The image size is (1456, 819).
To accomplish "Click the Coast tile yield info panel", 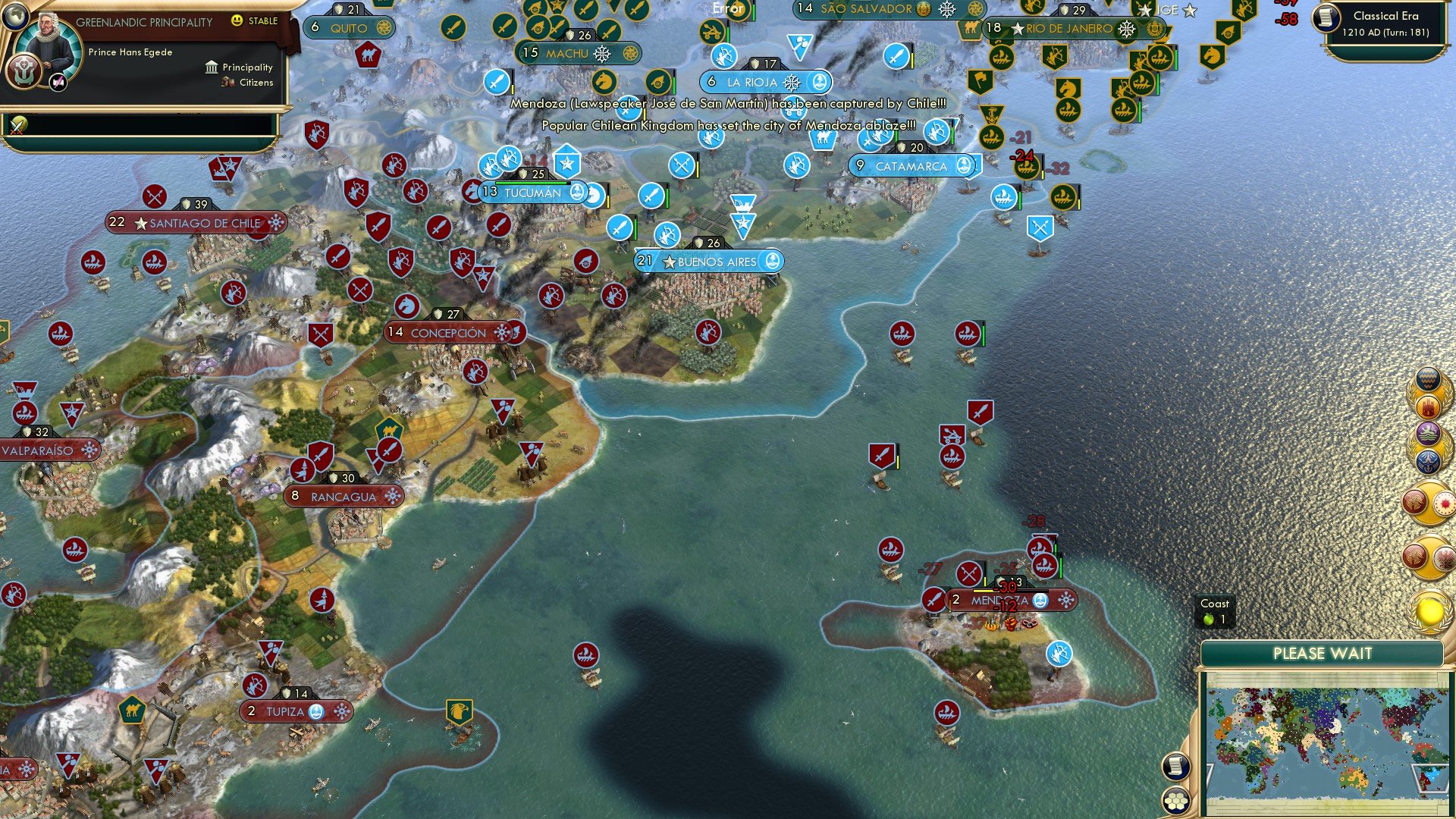I will (1217, 610).
